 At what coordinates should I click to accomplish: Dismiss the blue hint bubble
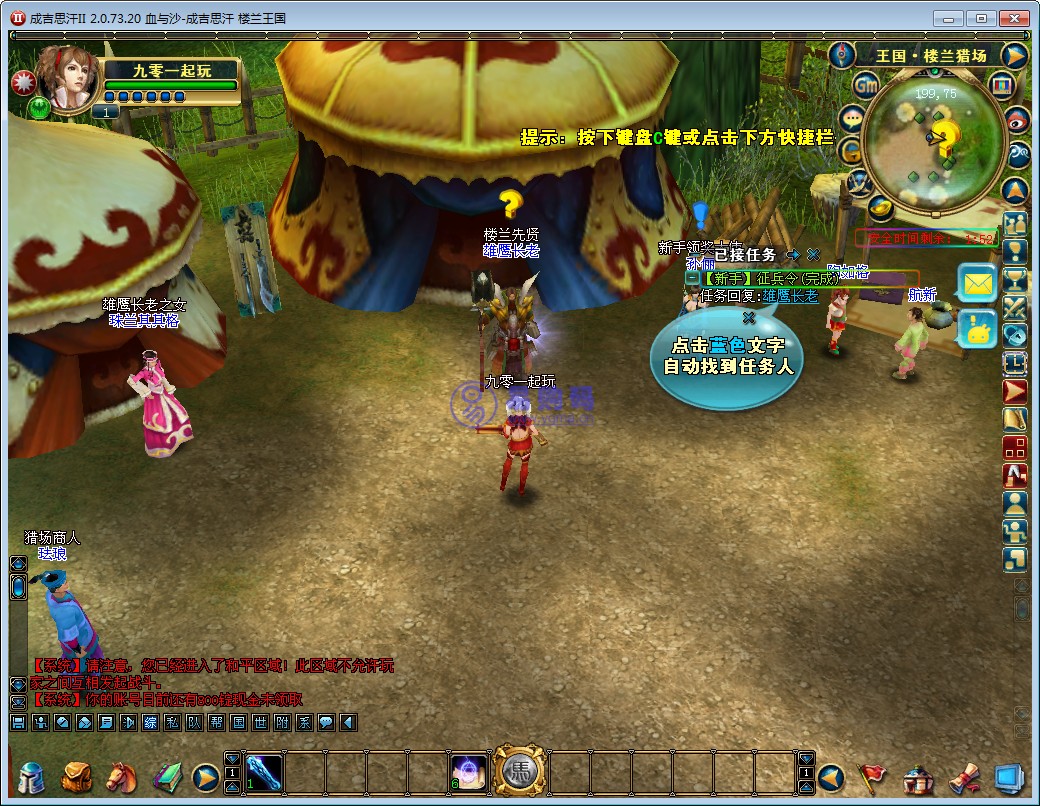click(x=748, y=318)
